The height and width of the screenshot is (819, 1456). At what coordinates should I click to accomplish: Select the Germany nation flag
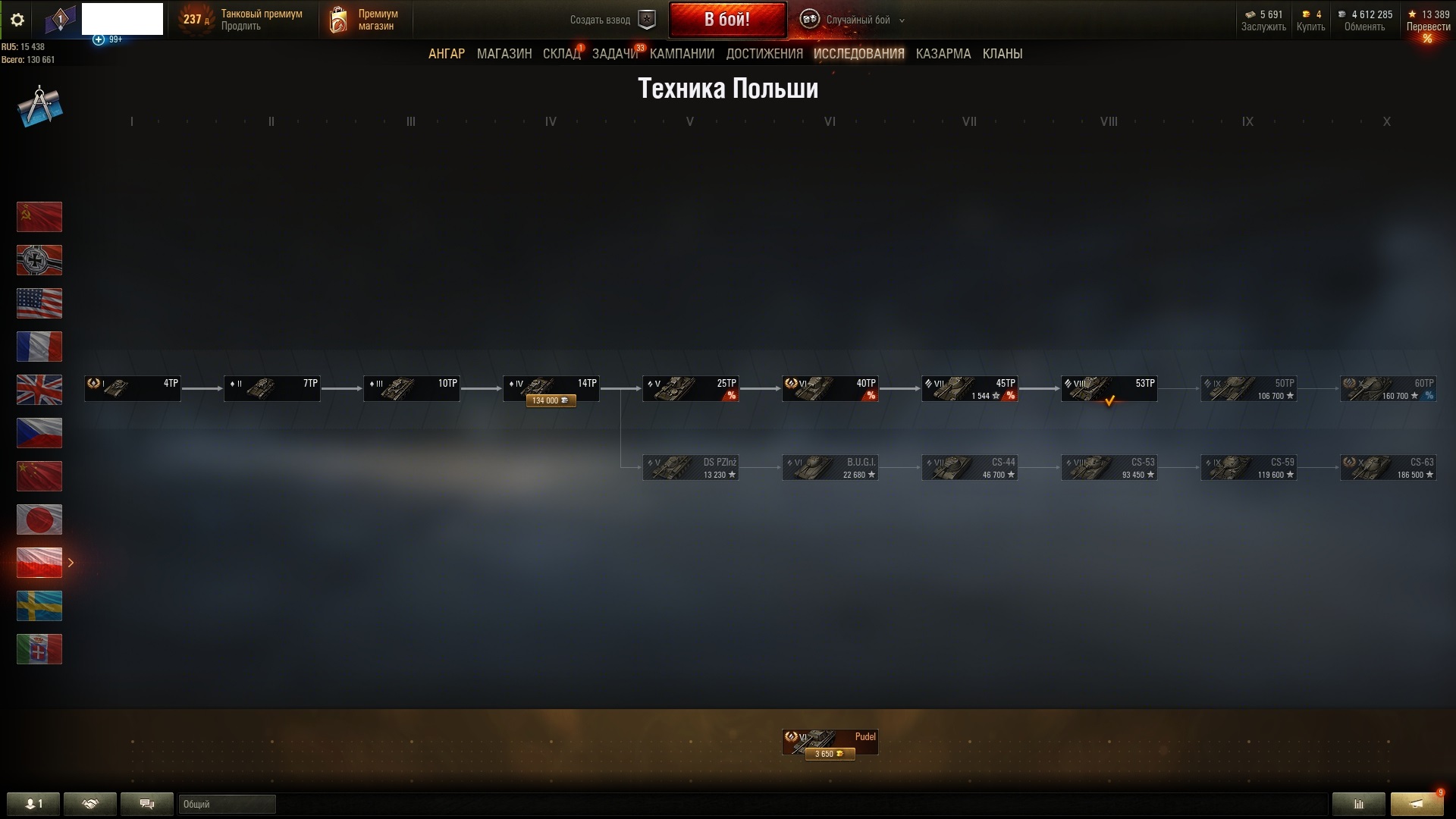coord(39,260)
